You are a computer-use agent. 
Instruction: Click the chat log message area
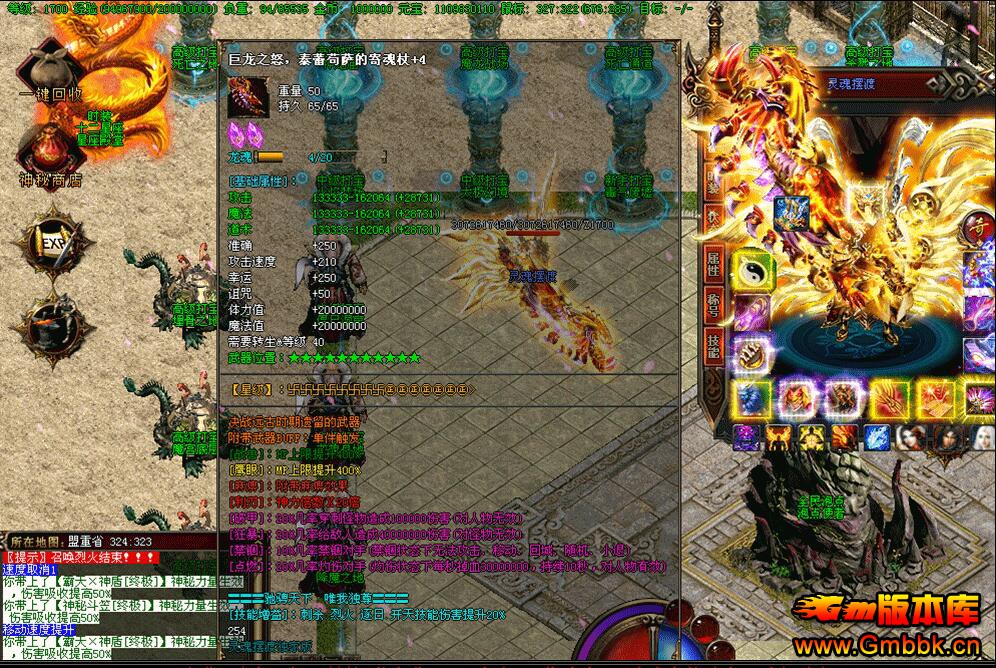[x=110, y=600]
